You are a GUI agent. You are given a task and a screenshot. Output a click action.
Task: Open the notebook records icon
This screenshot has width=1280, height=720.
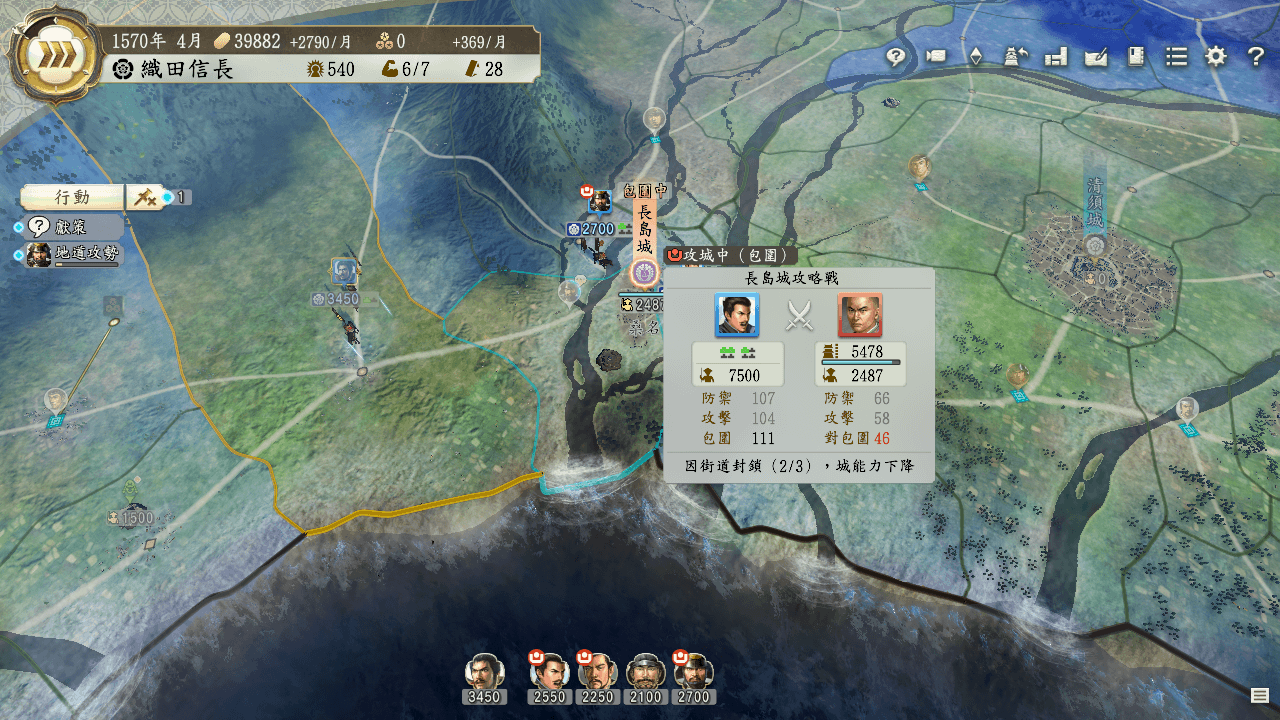click(1136, 57)
